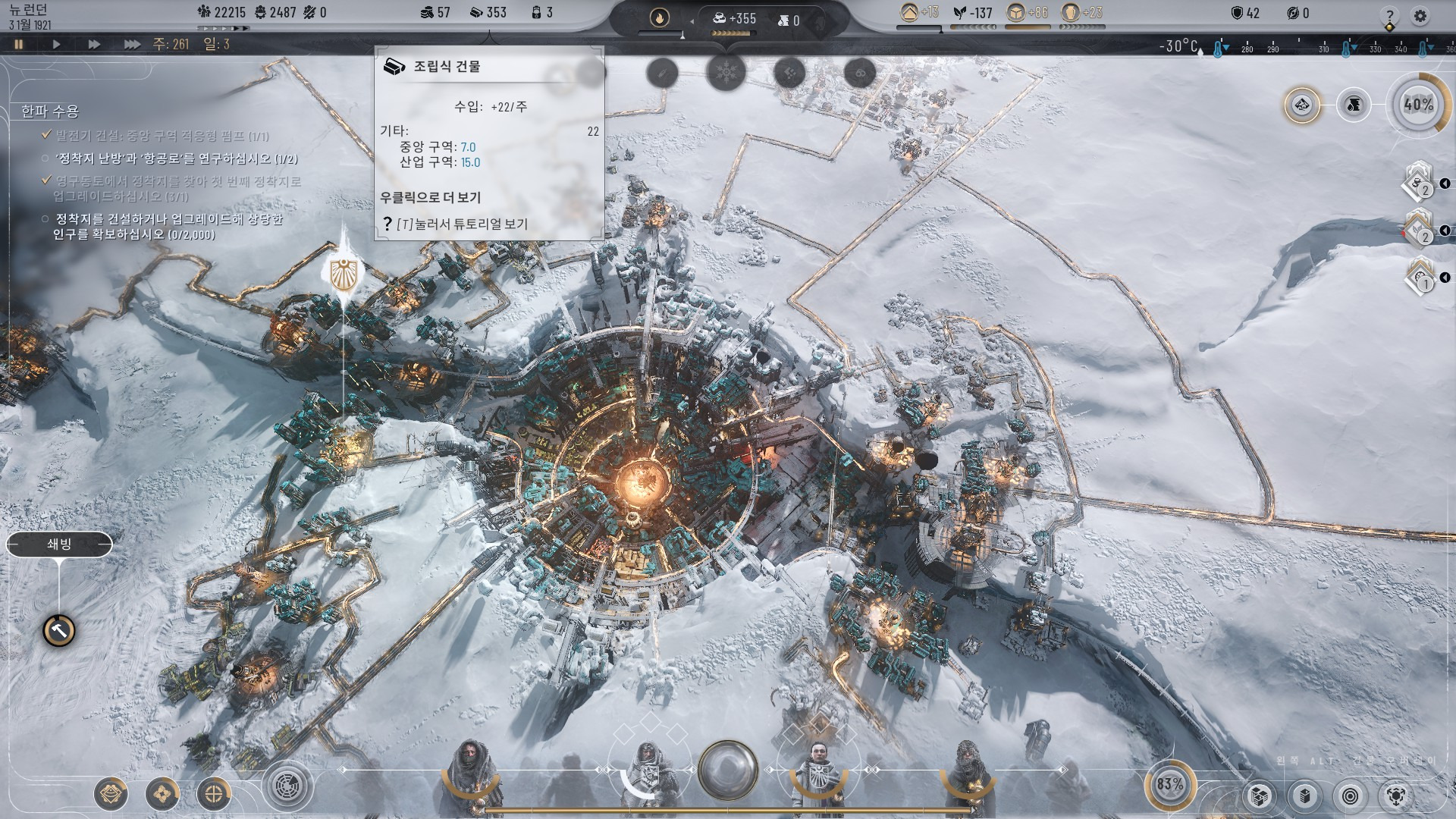The width and height of the screenshot is (1456, 819).
Task: Set game speed to normal play
Action: [56, 44]
